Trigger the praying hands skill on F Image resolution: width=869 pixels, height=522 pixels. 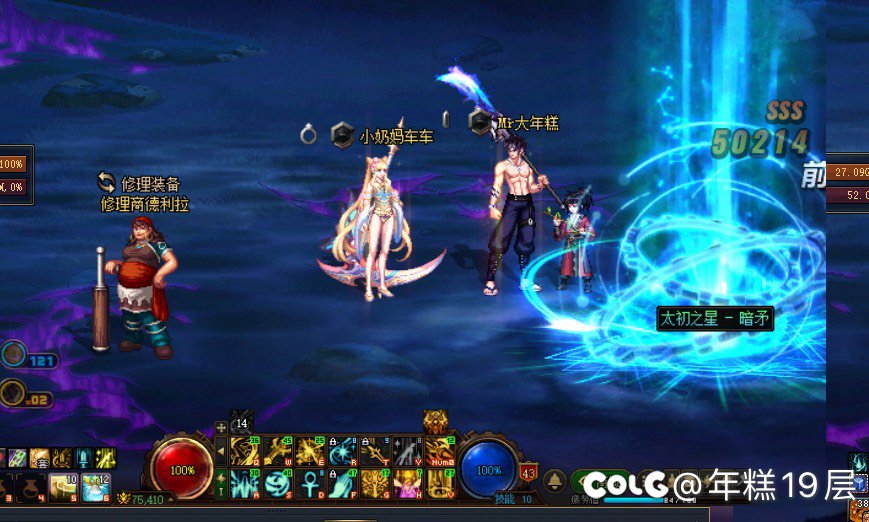342,484
